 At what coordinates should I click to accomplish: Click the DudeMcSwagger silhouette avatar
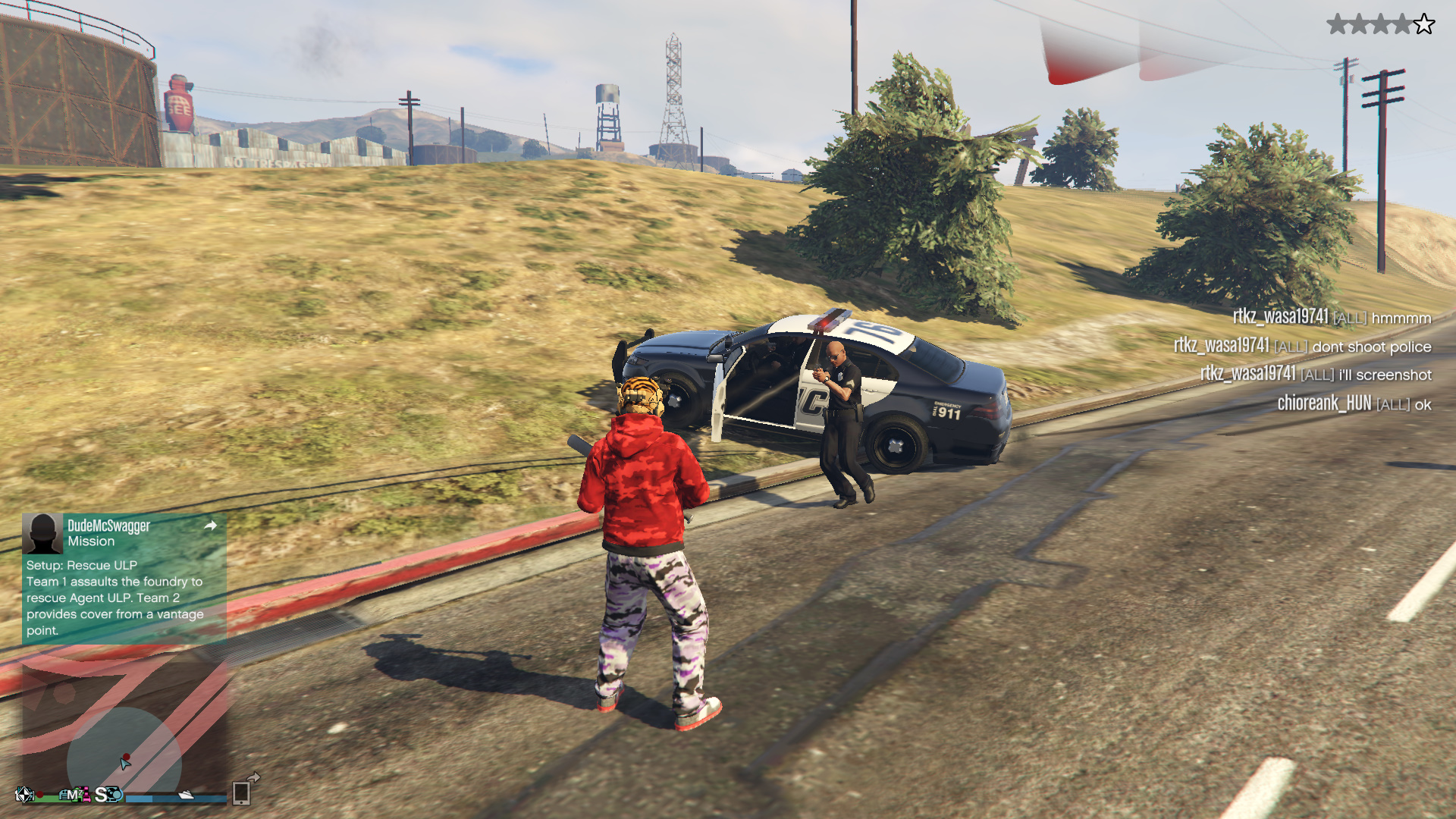(x=42, y=533)
